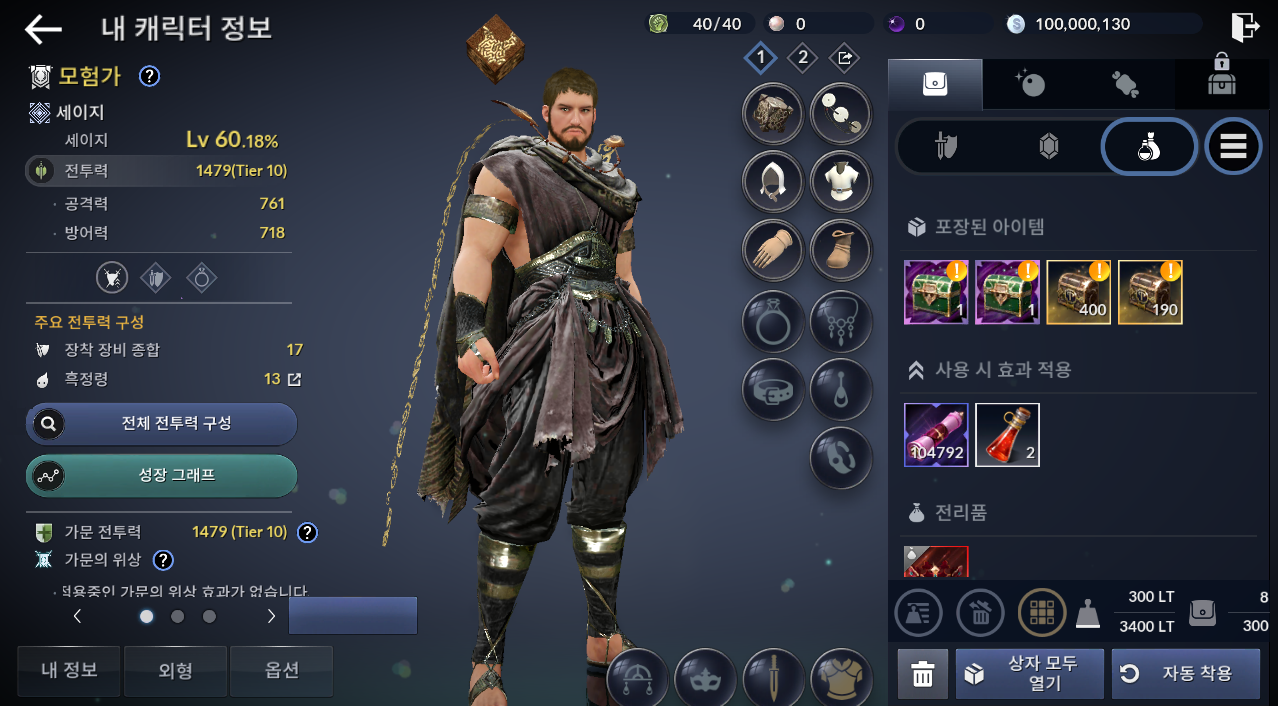Choose 상자 모두 열기 to open all boxes
The width and height of the screenshot is (1278, 706).
(x=1030, y=673)
